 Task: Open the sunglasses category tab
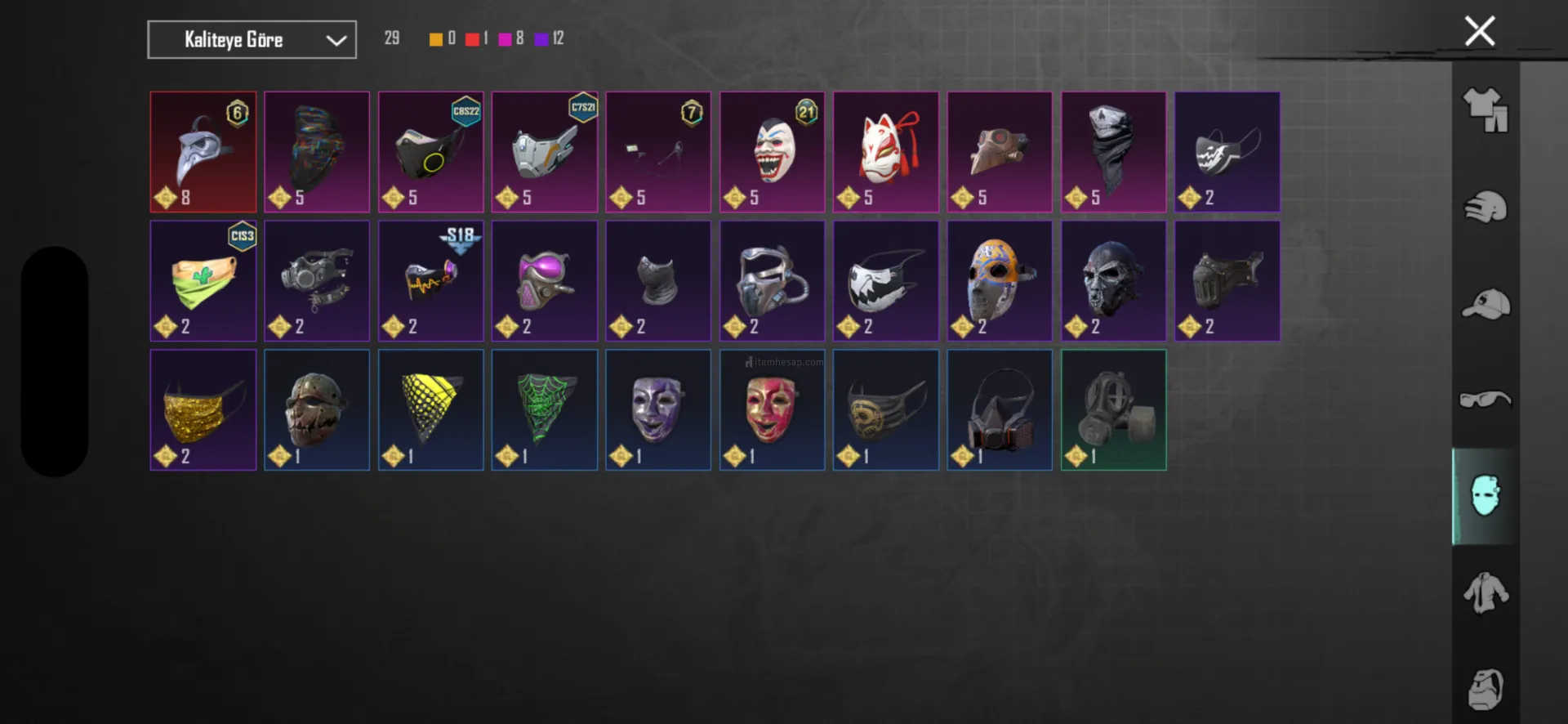(x=1485, y=400)
